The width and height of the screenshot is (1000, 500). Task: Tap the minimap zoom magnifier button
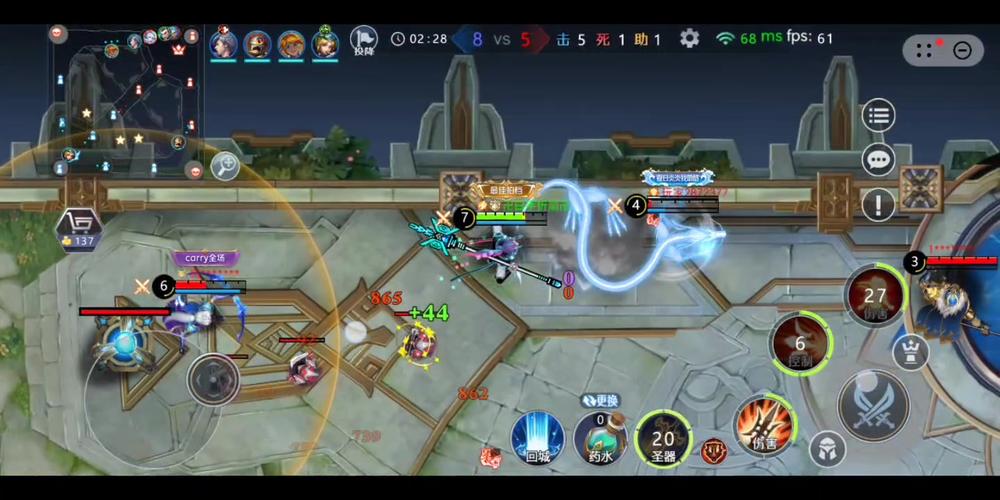[x=224, y=167]
